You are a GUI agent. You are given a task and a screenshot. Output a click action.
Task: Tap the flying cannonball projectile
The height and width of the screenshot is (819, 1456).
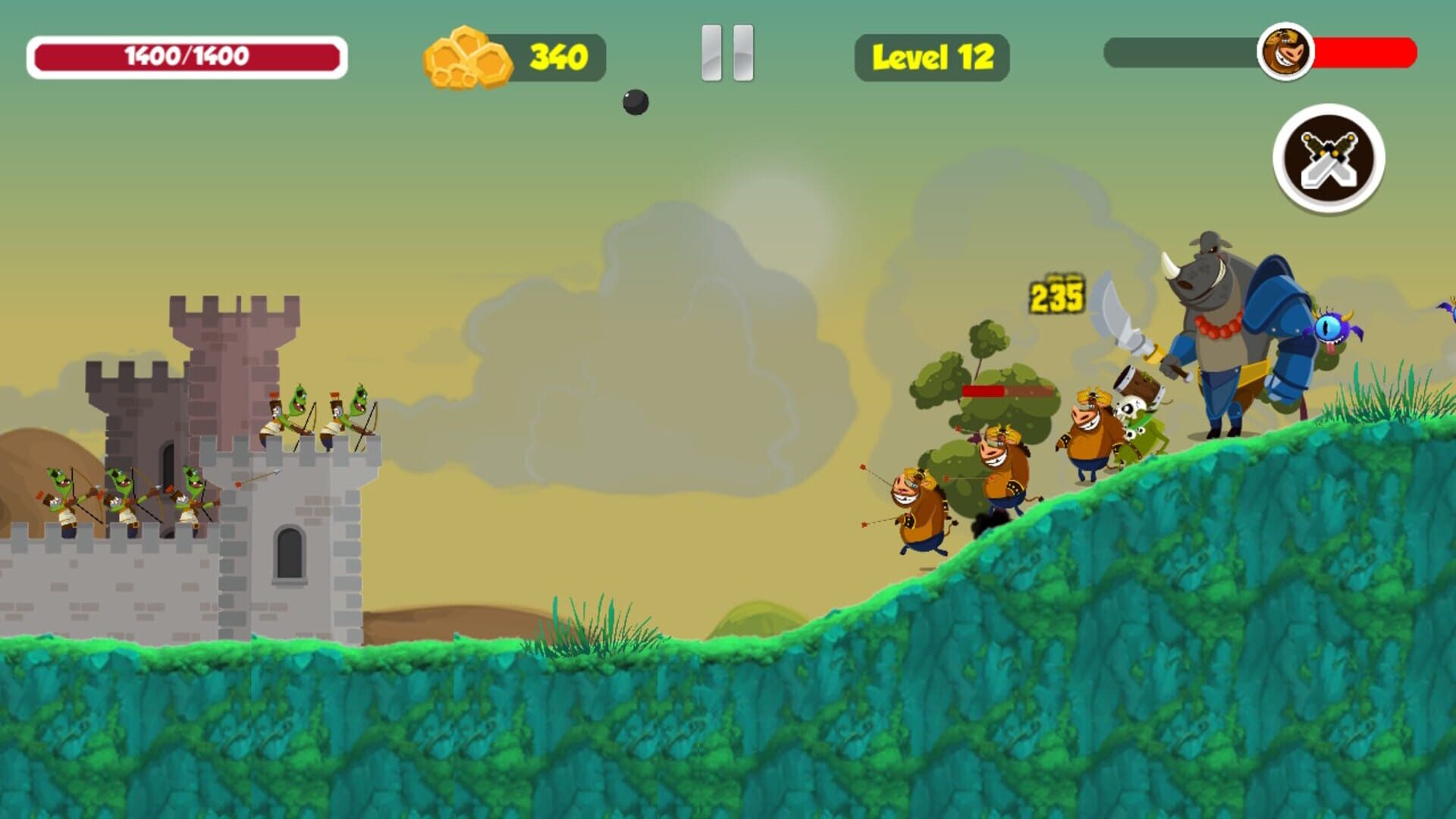pyautogui.click(x=634, y=101)
